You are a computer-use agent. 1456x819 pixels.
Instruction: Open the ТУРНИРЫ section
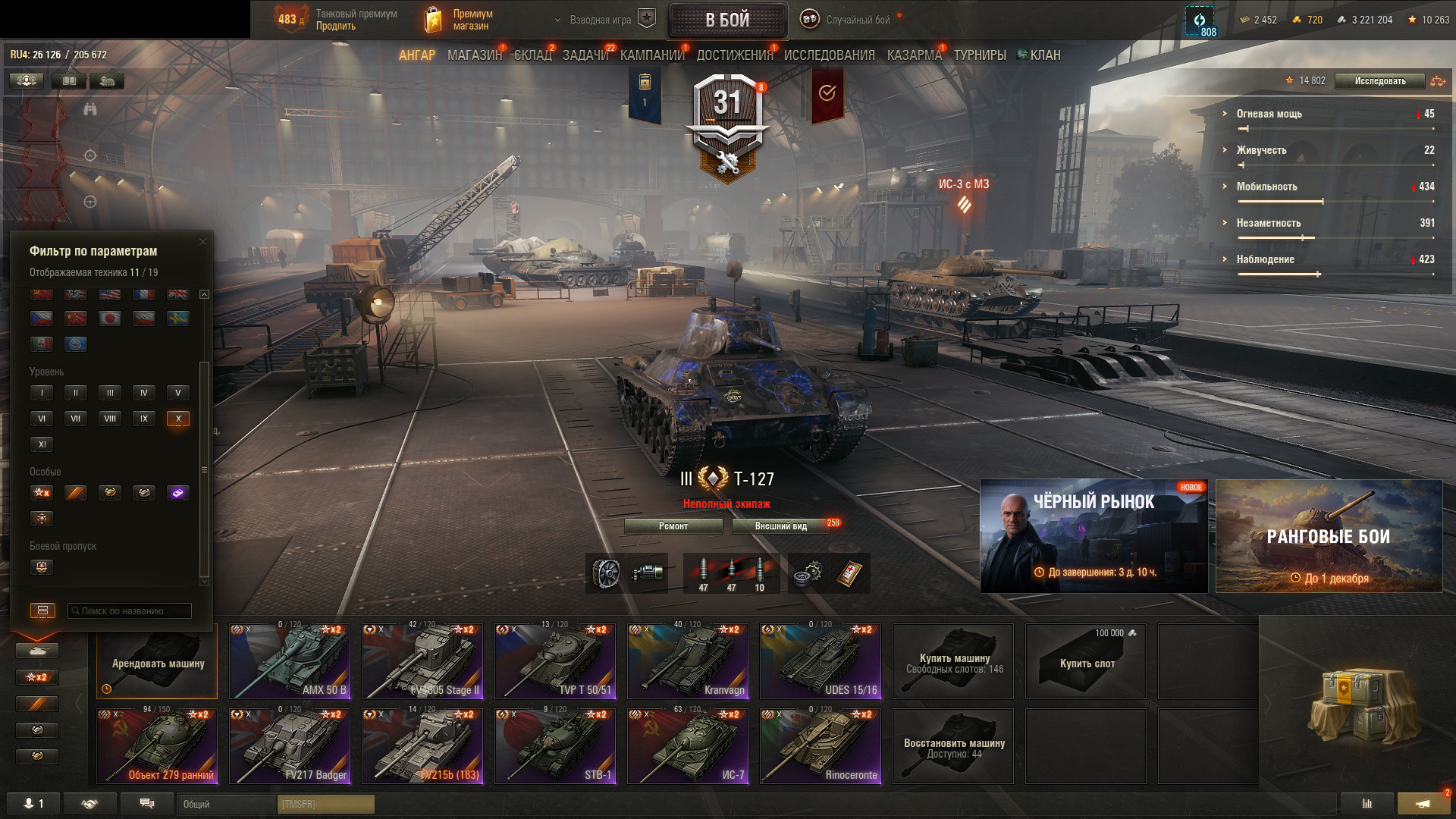(980, 55)
